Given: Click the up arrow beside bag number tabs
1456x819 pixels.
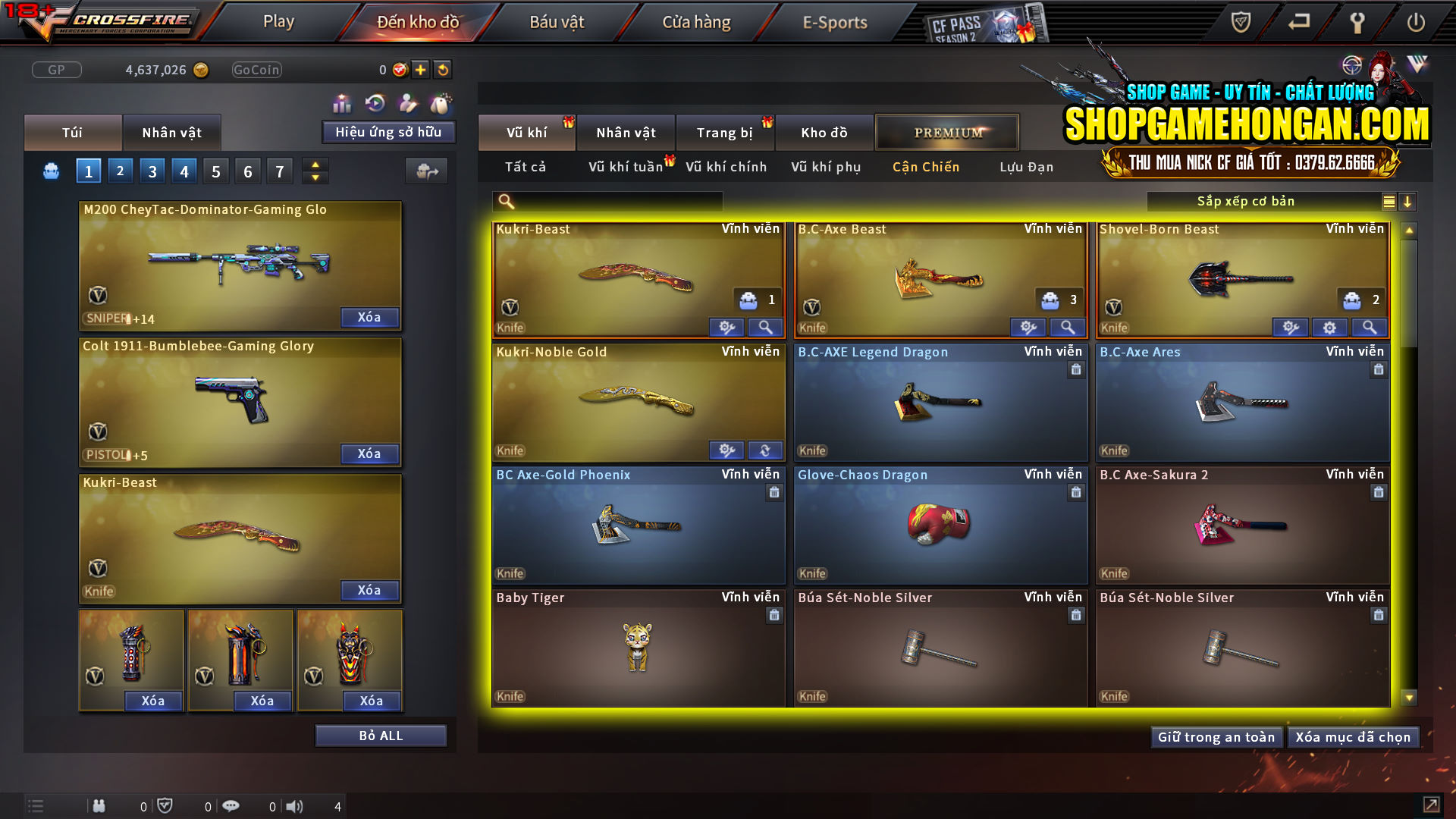Looking at the screenshot, I should pos(315,165).
